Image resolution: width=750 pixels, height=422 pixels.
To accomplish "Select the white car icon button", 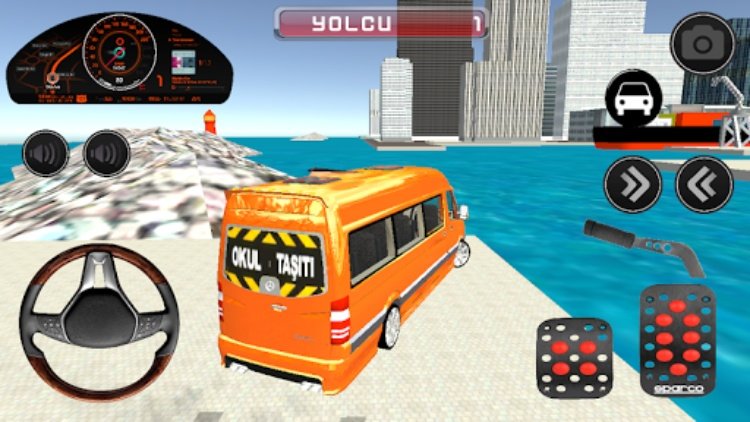I will tap(633, 100).
